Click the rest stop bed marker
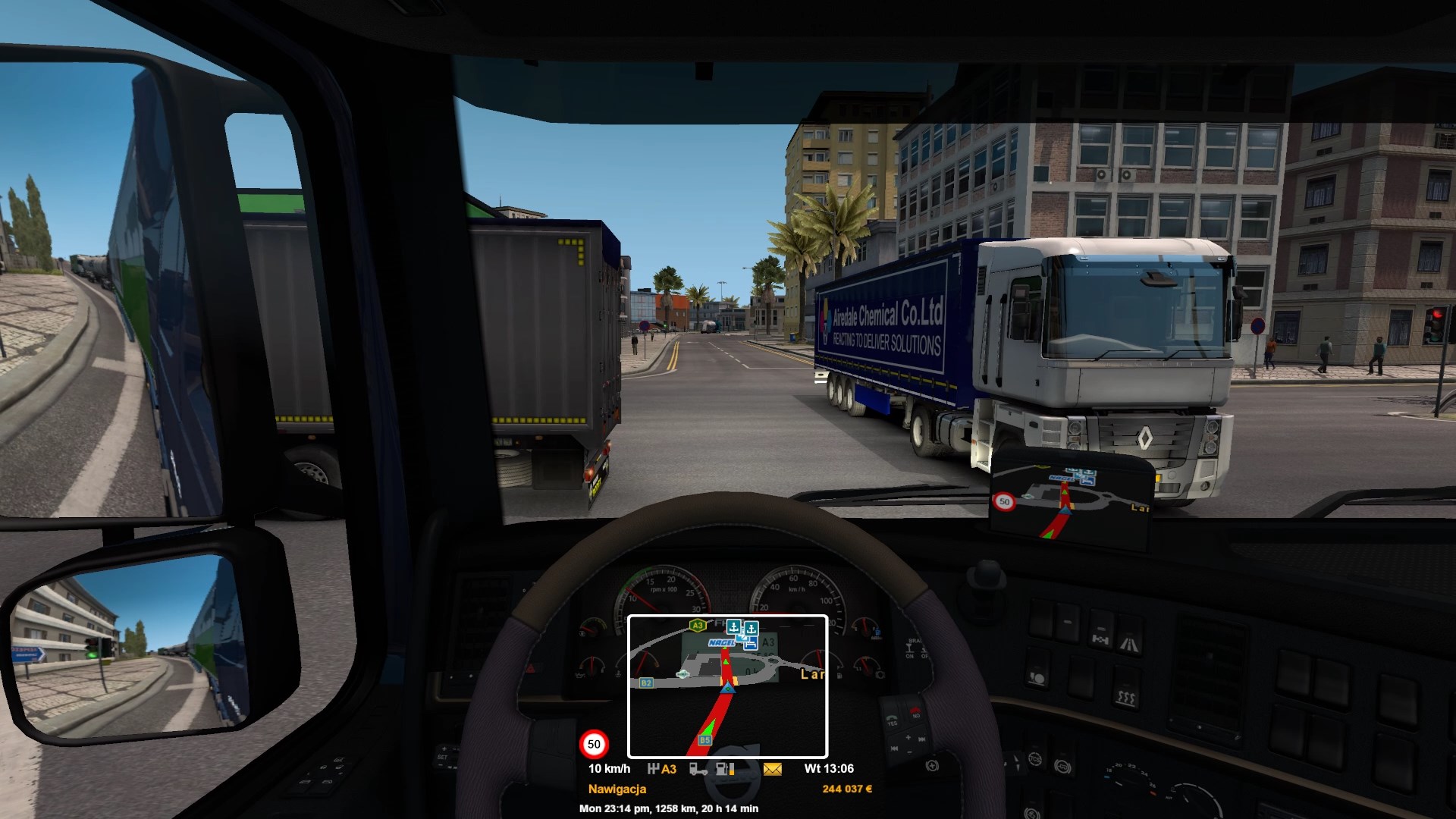This screenshot has height=819, width=1456. (750, 644)
